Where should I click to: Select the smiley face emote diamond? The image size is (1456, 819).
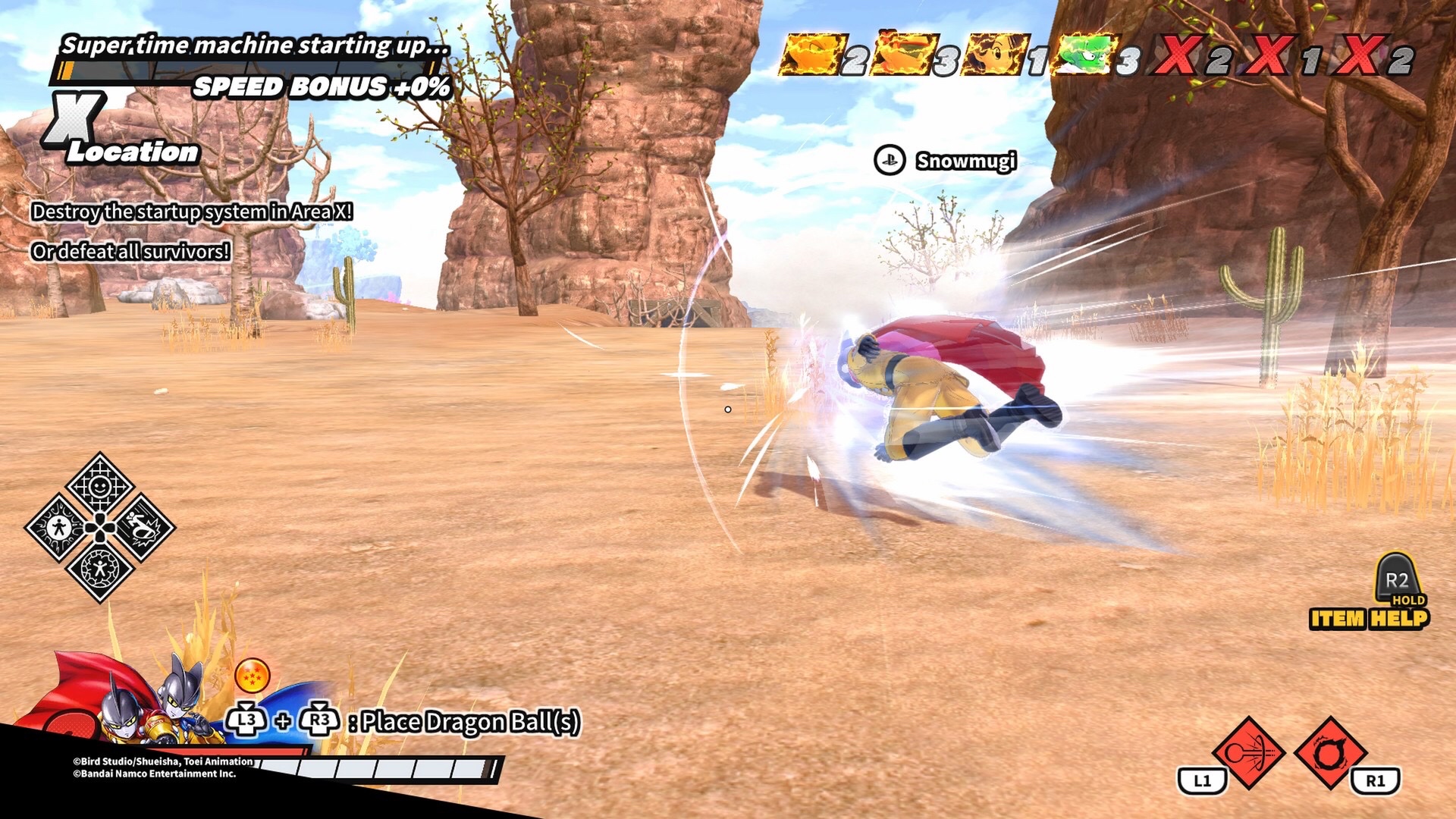(100, 485)
